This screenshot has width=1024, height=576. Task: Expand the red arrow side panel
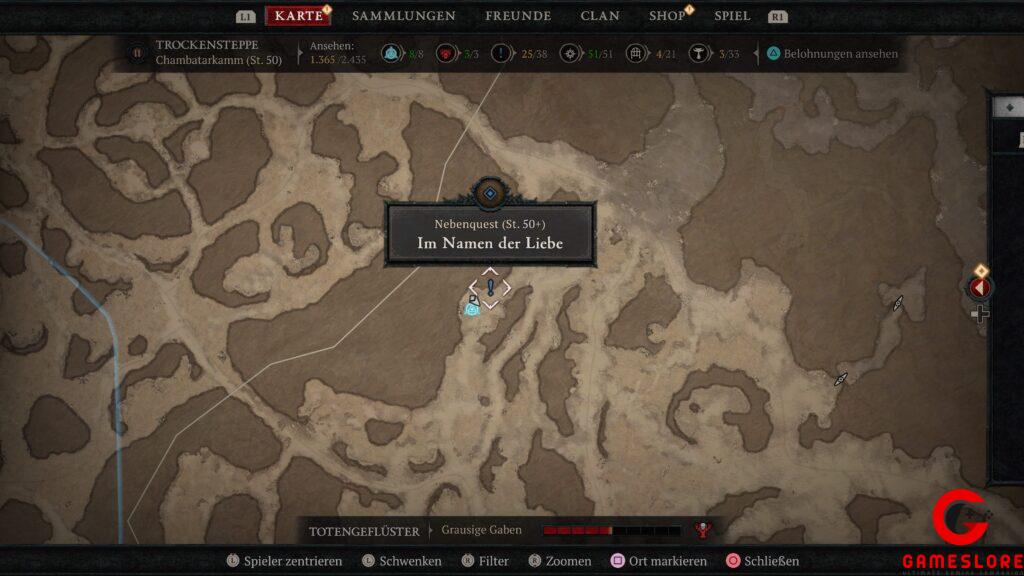pyautogui.click(x=980, y=288)
